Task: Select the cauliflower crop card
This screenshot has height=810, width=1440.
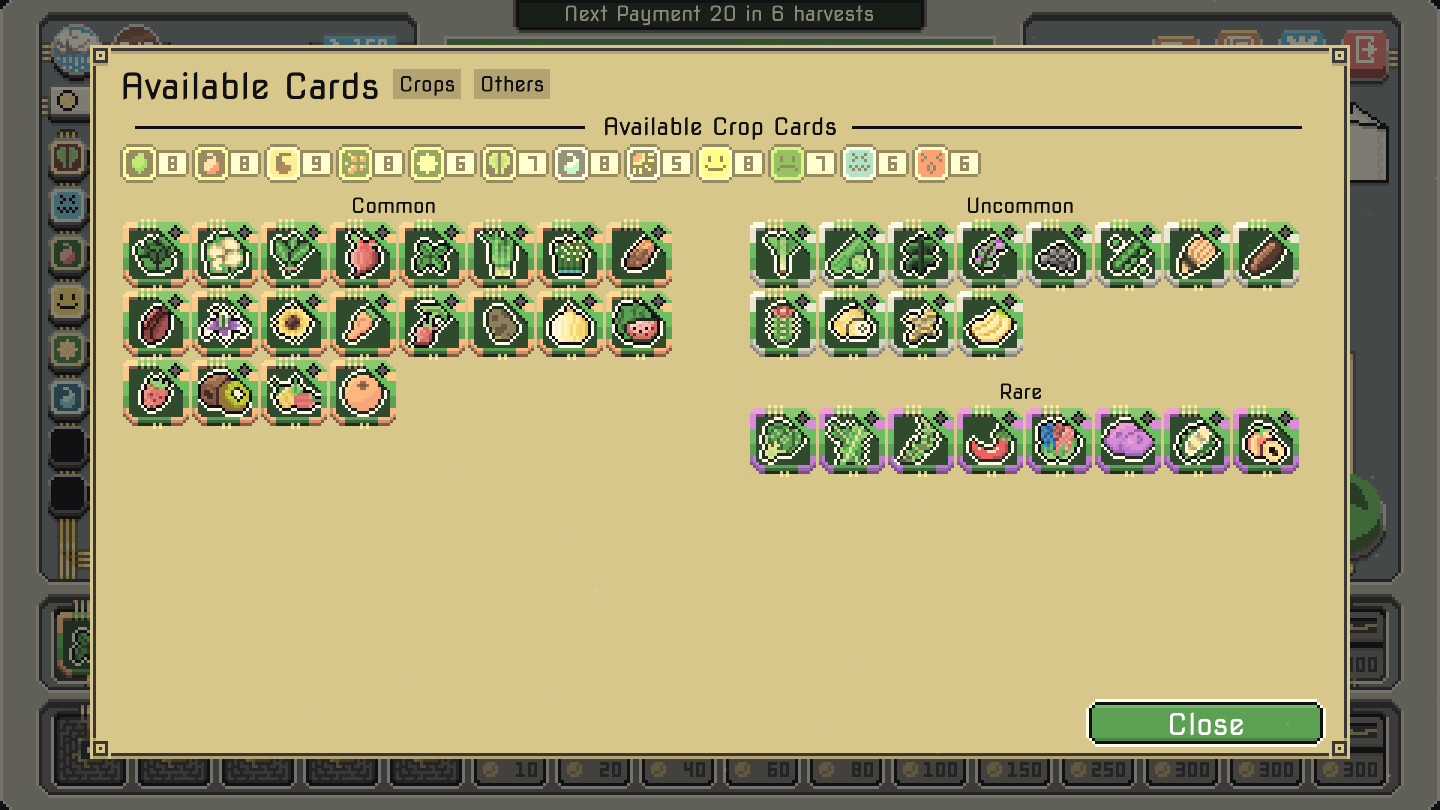Action: click(x=225, y=257)
